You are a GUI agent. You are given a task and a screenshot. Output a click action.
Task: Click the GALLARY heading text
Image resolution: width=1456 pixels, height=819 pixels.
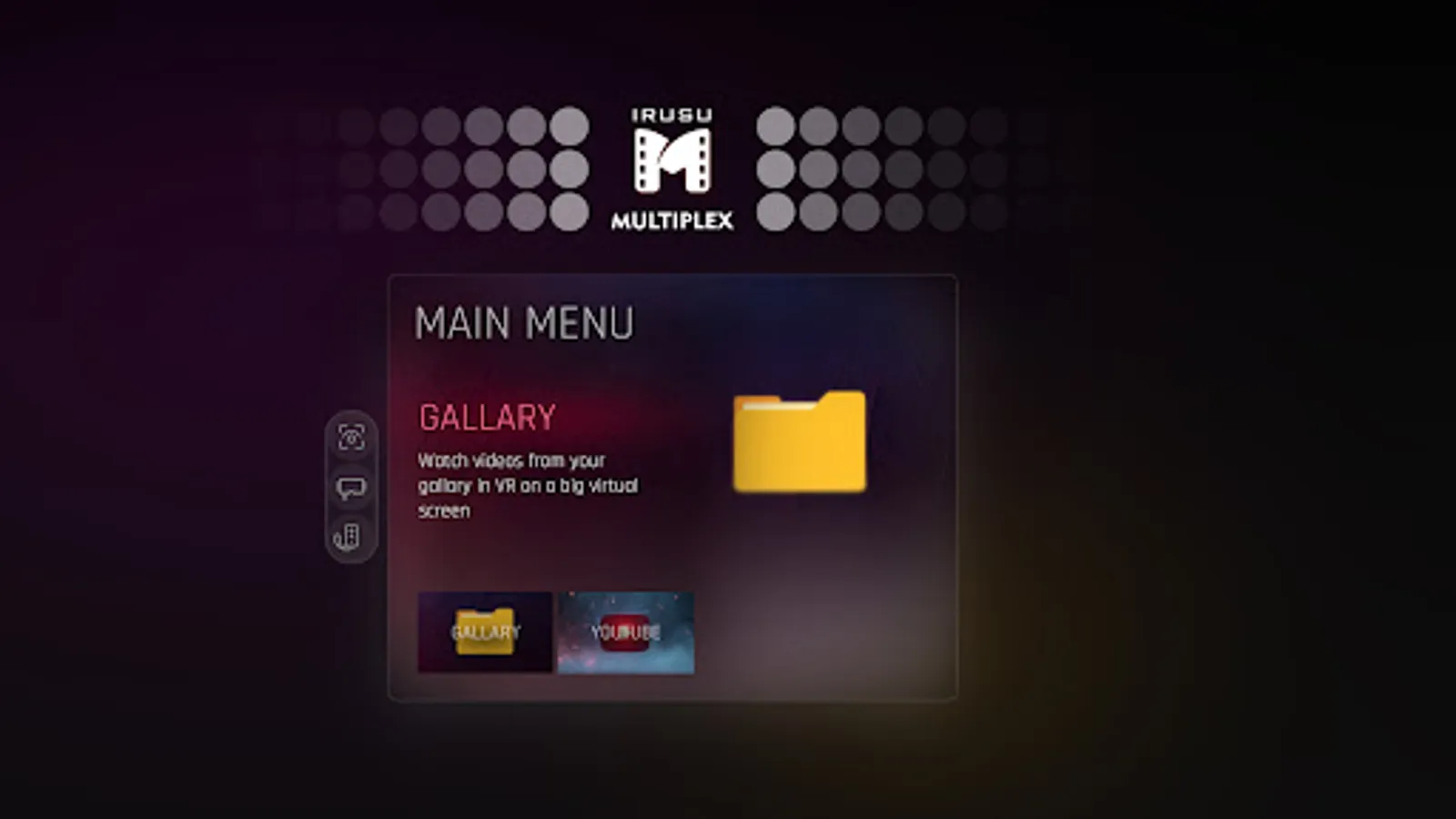click(486, 417)
